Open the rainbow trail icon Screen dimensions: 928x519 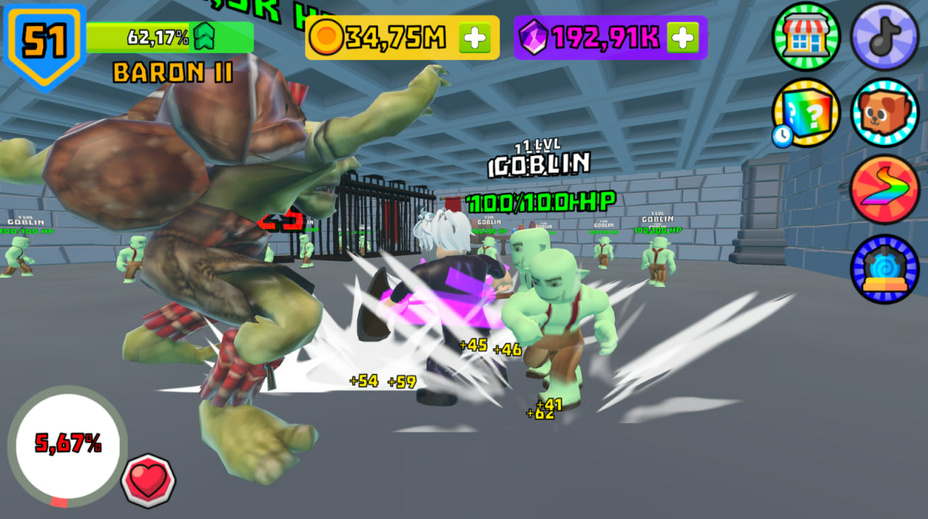point(884,189)
